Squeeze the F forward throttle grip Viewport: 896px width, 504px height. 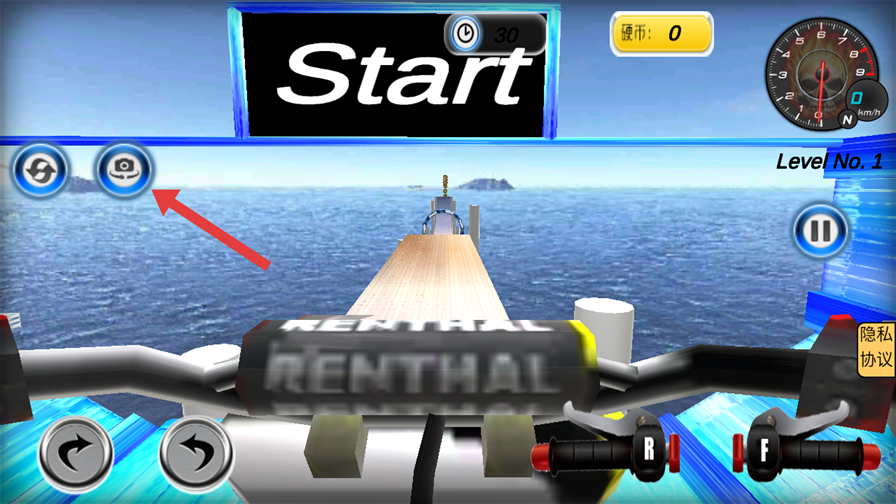(764, 450)
